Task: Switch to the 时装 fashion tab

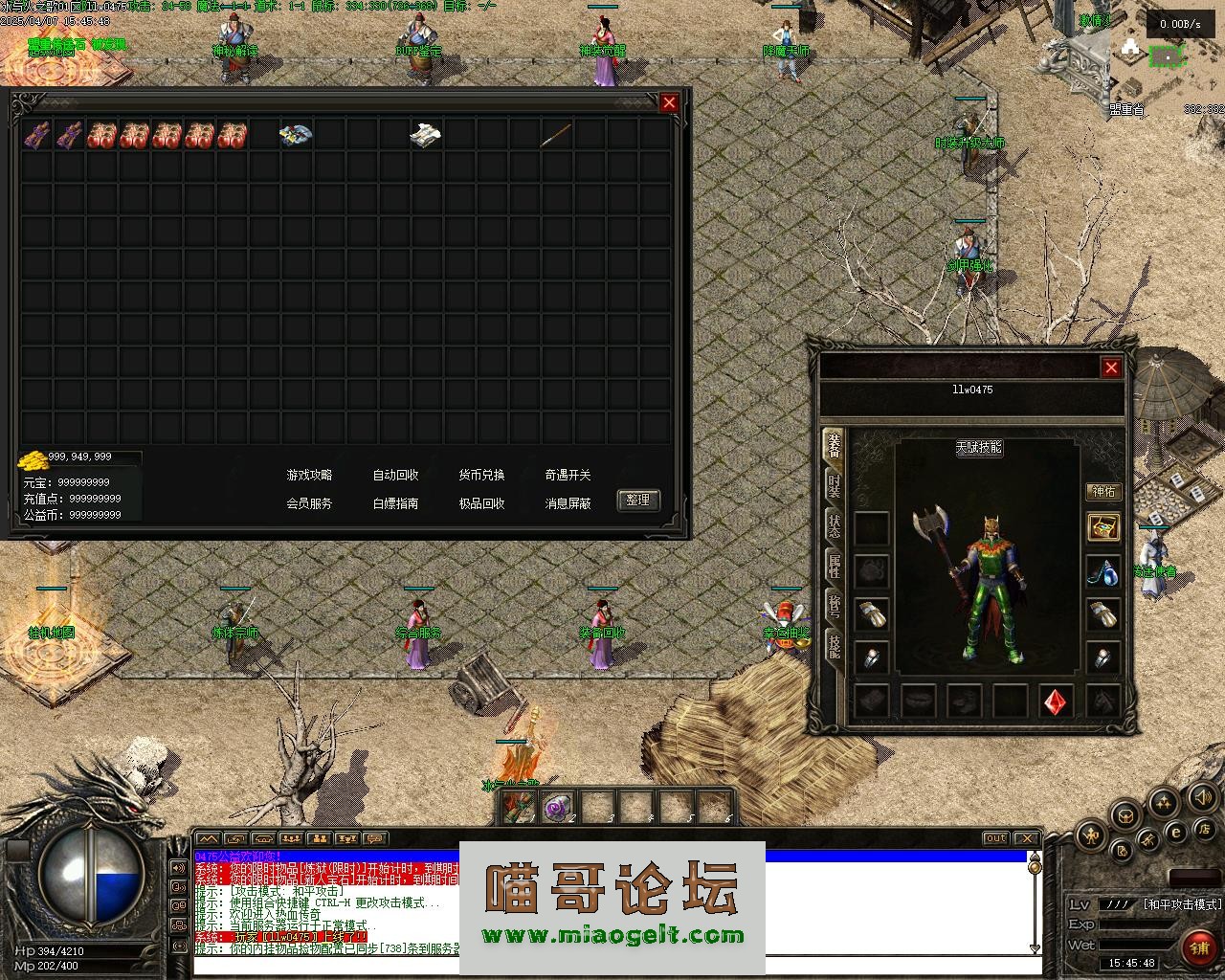Action: pos(835,486)
